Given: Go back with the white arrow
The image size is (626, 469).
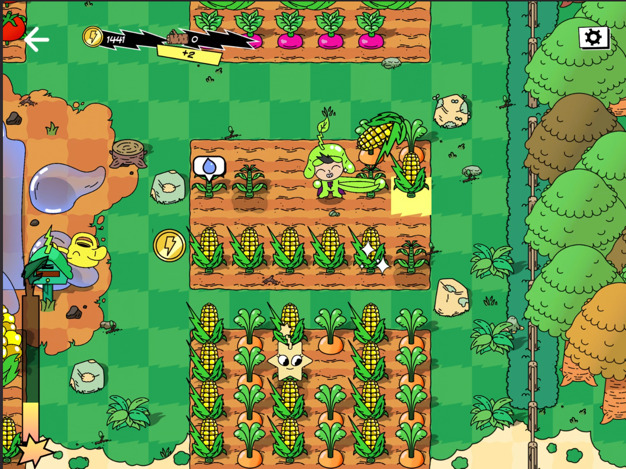Looking at the screenshot, I should (37, 40).
